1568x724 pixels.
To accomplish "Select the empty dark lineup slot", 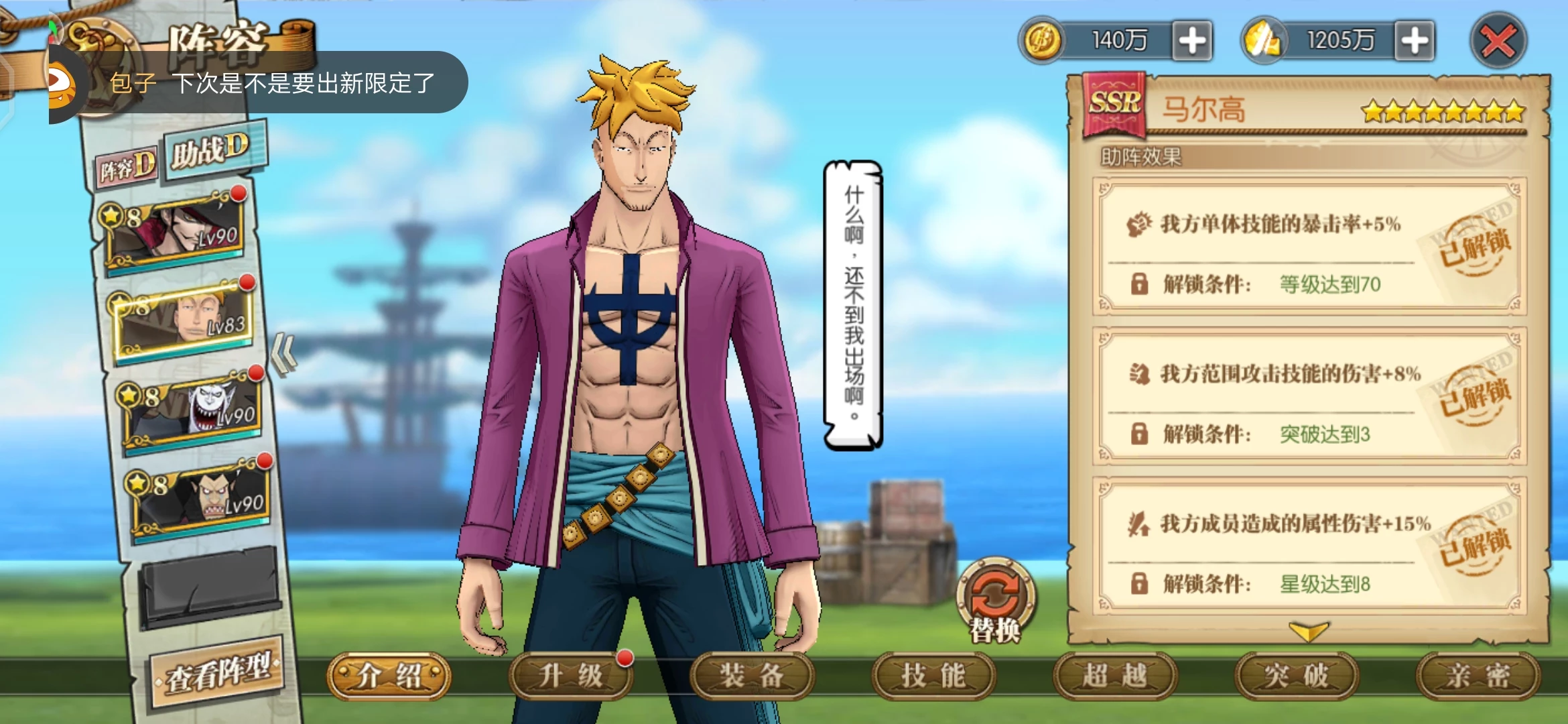I will (210, 585).
